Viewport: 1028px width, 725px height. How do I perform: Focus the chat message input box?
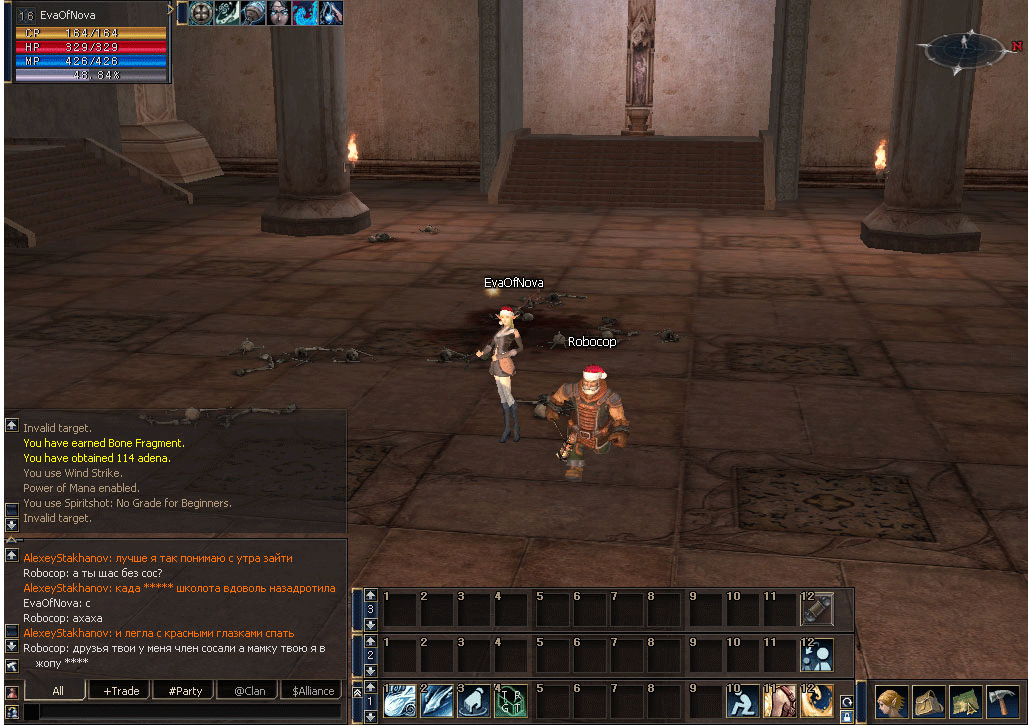[180, 711]
